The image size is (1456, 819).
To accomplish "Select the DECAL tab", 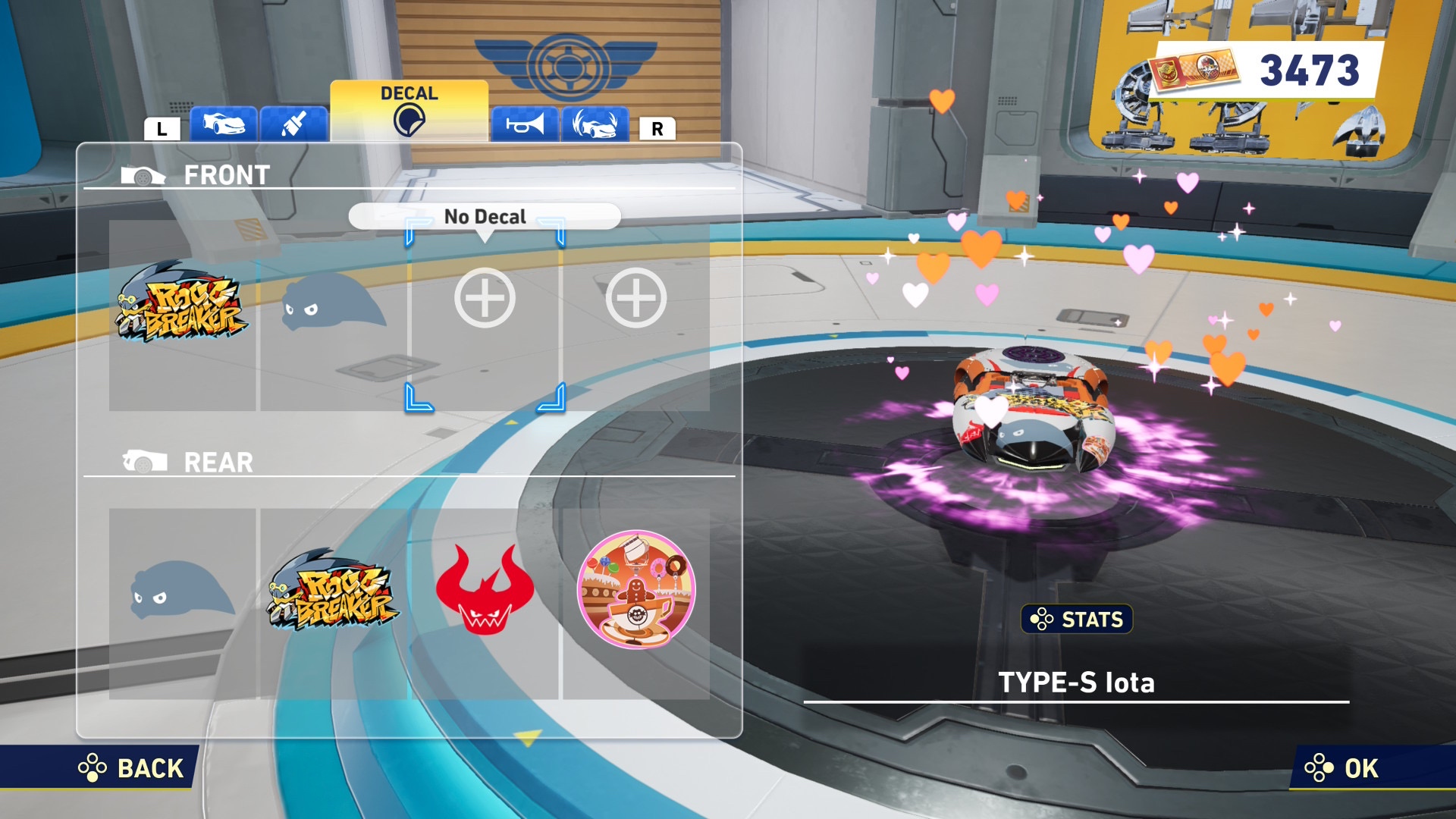I will click(x=409, y=111).
